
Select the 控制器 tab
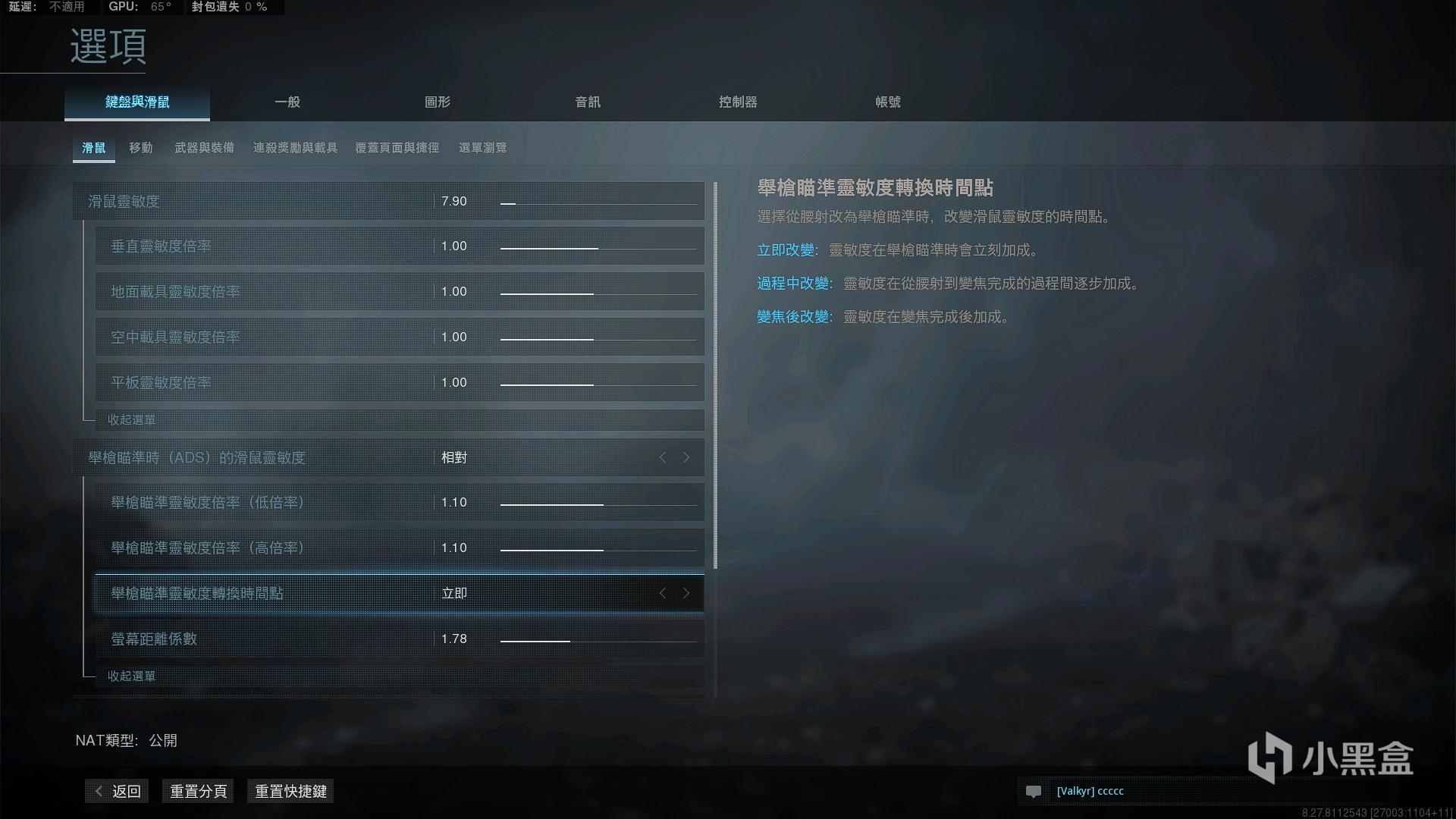coord(736,102)
